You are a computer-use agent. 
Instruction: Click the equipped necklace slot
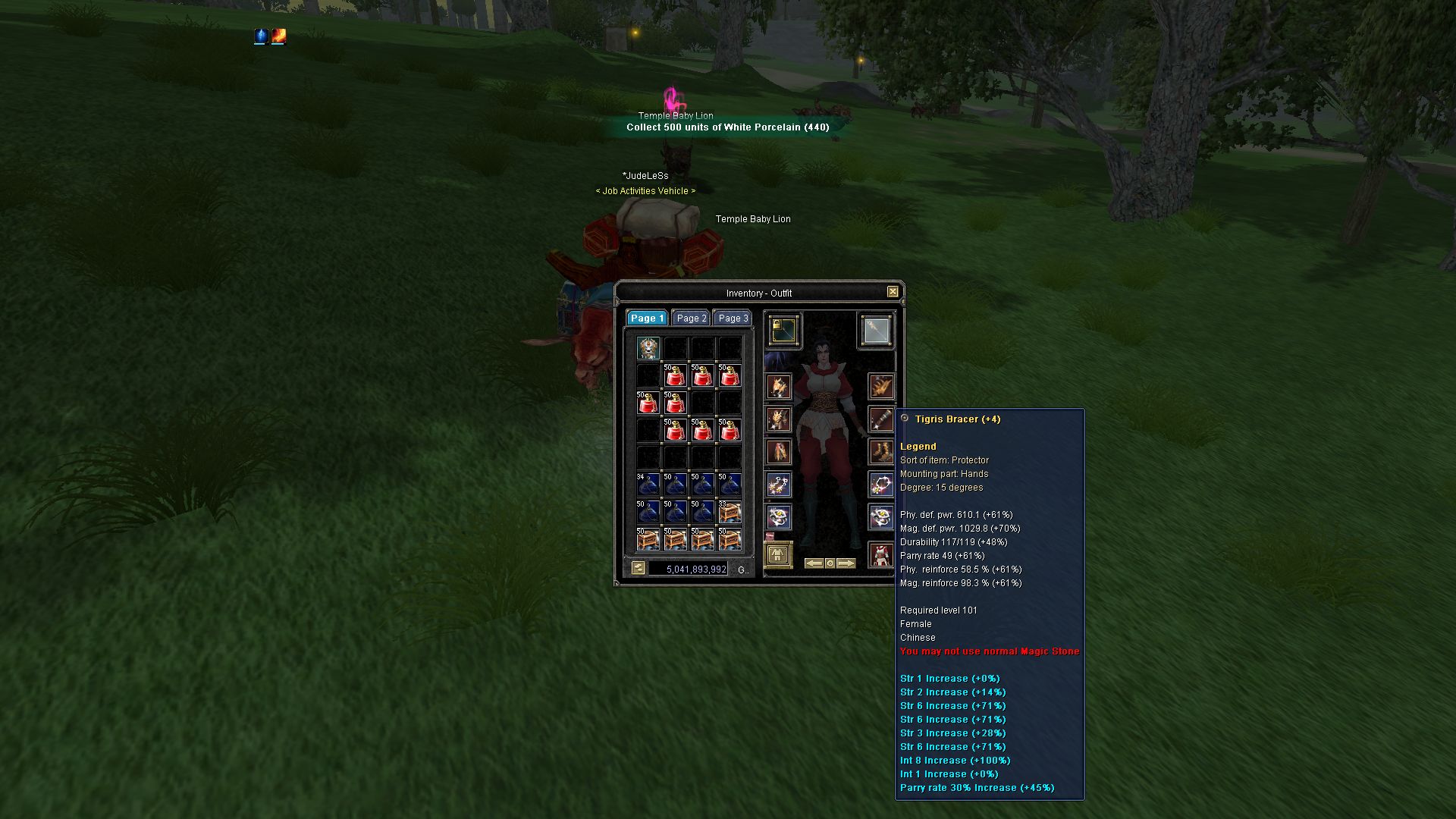click(x=881, y=485)
